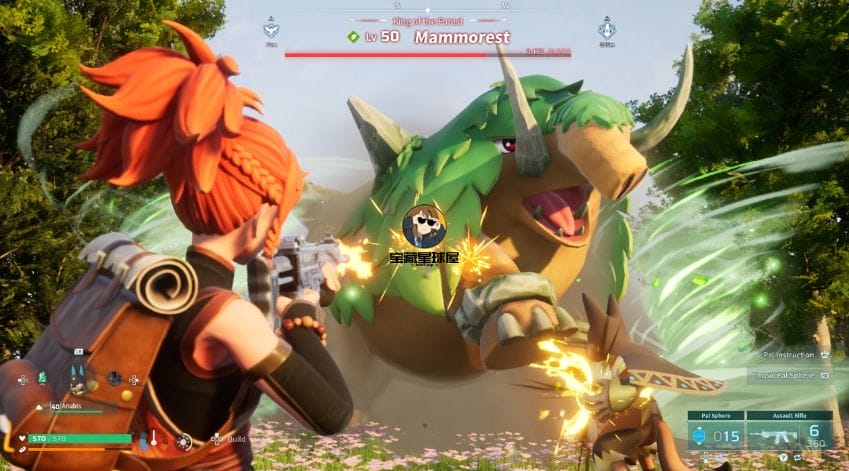
Task: Click the sun time-of-day dial
Action: pos(184,440)
